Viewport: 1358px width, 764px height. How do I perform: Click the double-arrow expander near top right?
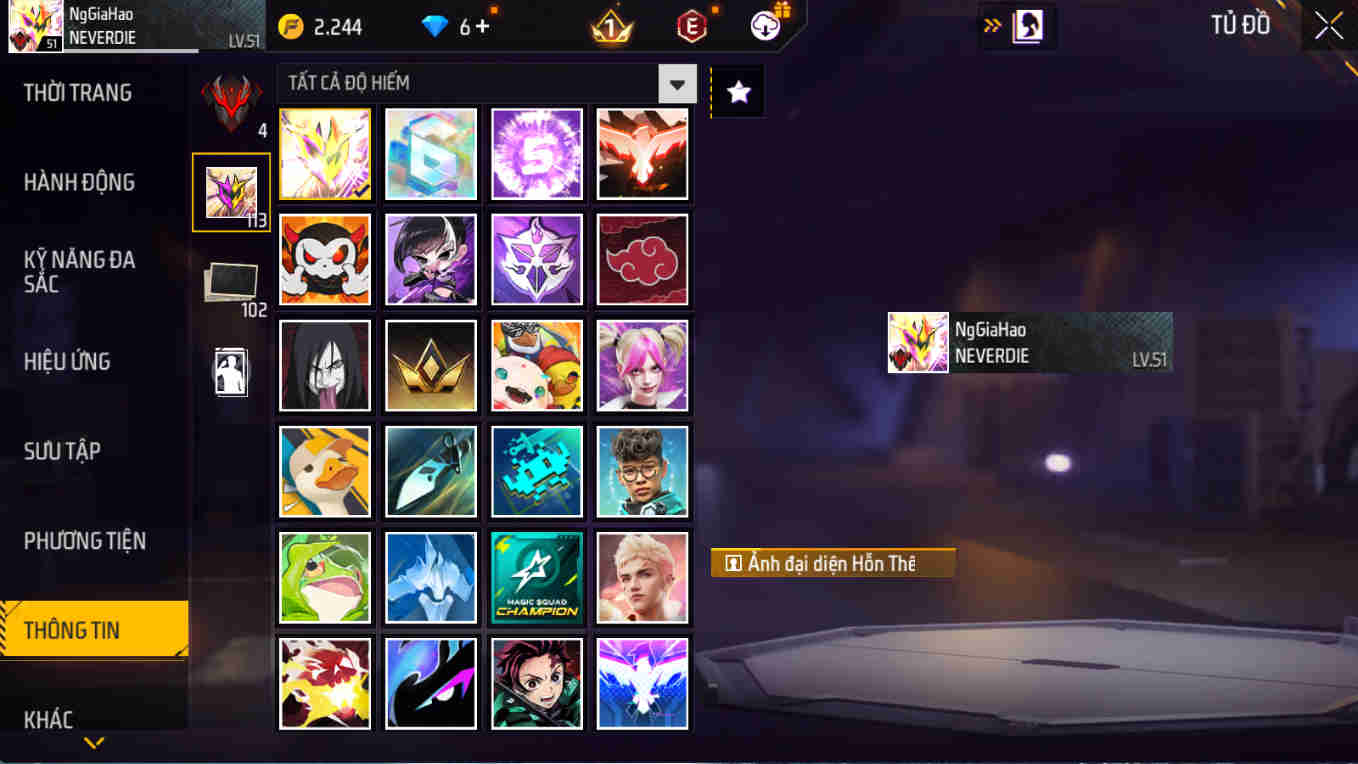pyautogui.click(x=993, y=25)
